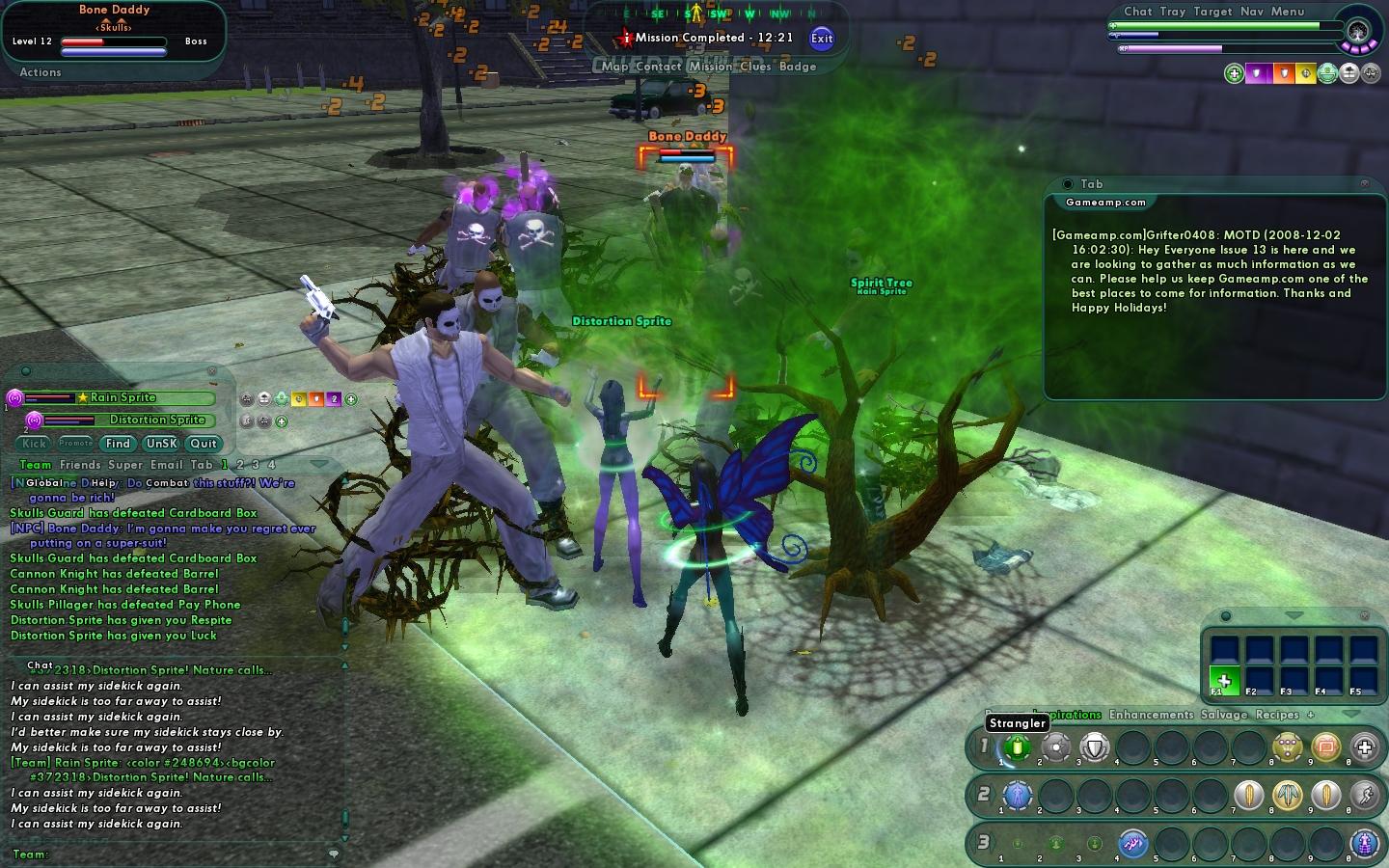
Task: Open Actions for Bone Daddy target
Action: pyautogui.click(x=41, y=72)
